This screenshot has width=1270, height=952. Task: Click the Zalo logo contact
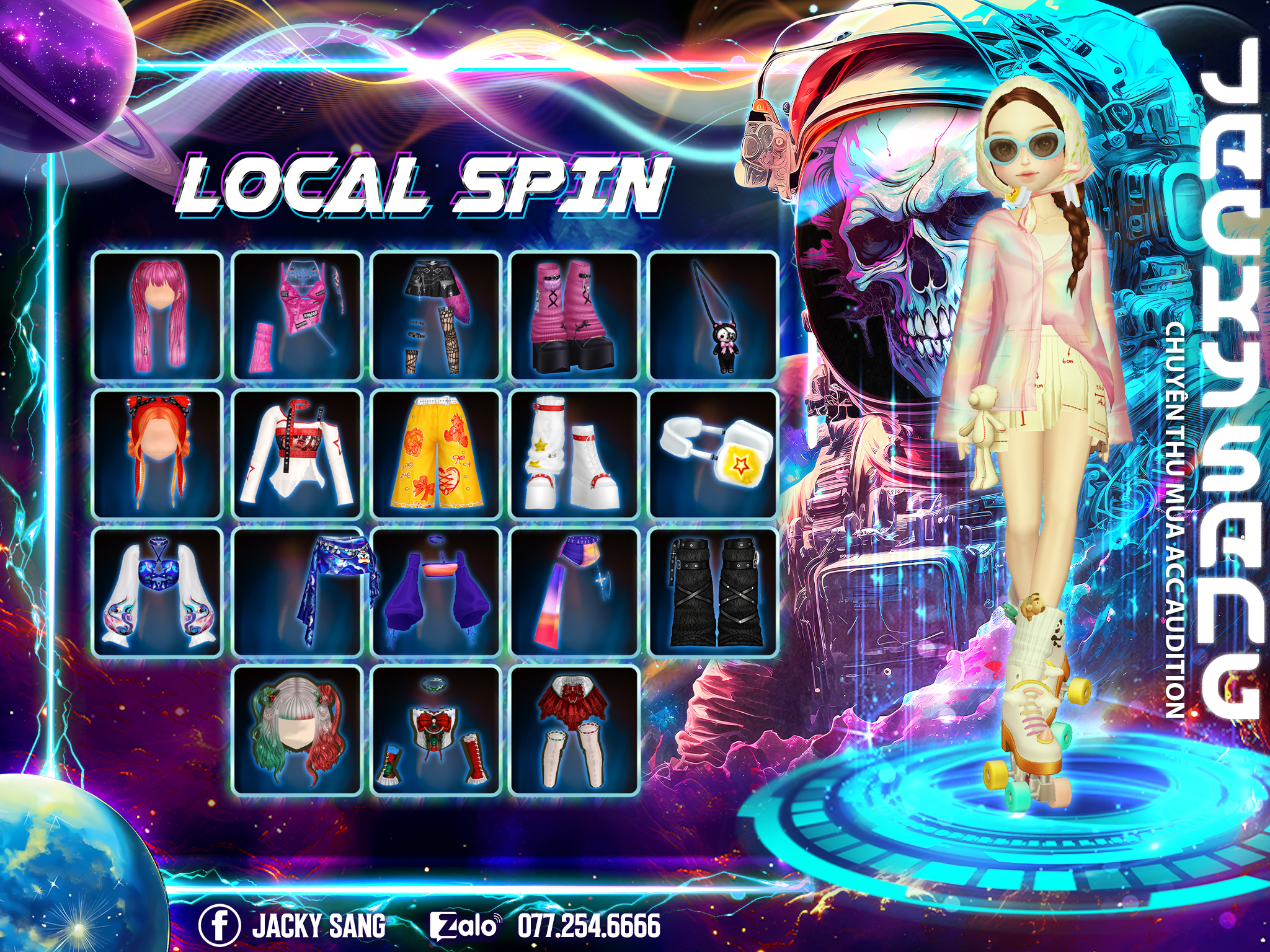pos(464,926)
